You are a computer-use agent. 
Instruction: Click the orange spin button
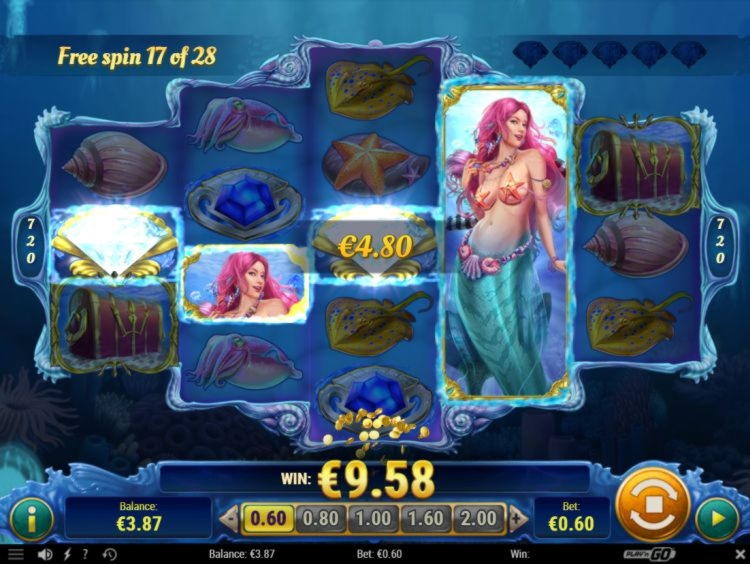coord(653,503)
